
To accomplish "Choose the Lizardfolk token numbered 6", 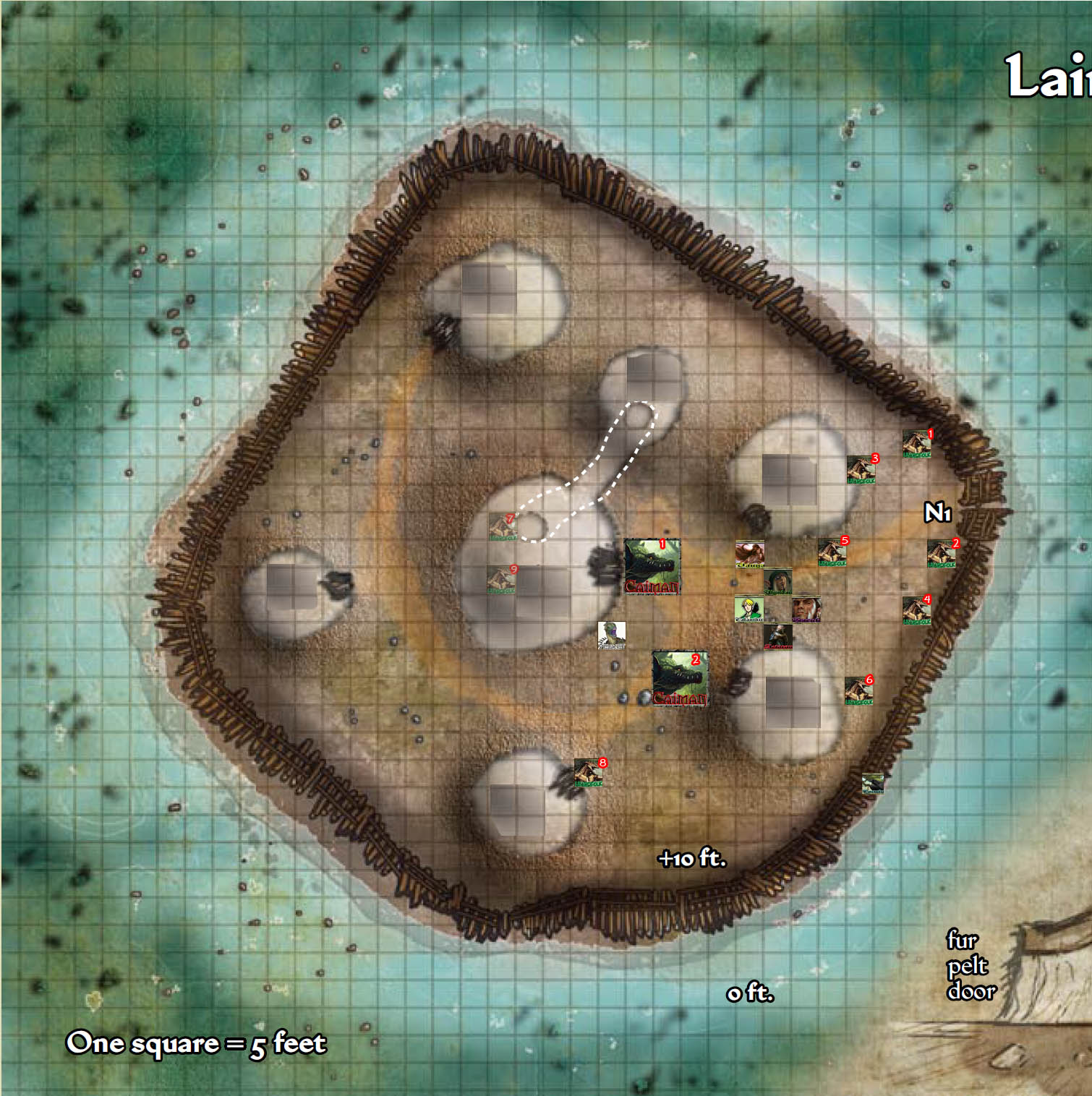I will pos(858,690).
